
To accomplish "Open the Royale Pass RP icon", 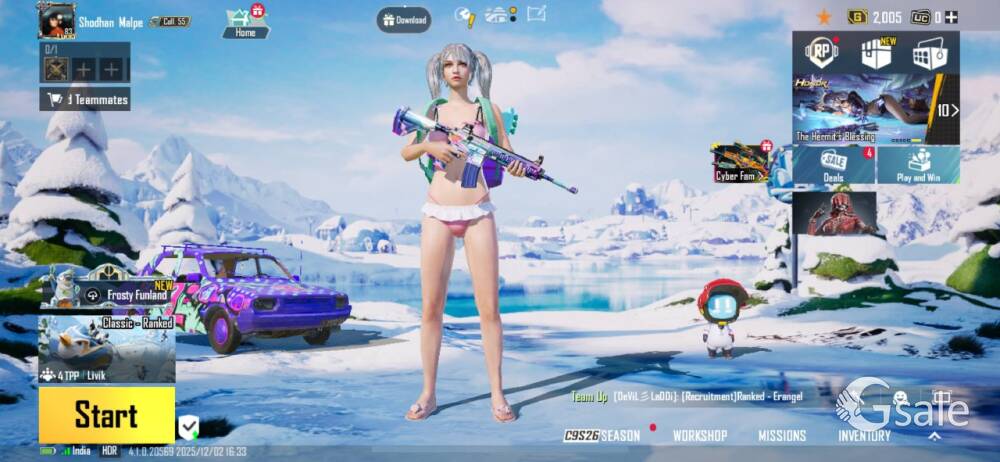I will coord(822,52).
